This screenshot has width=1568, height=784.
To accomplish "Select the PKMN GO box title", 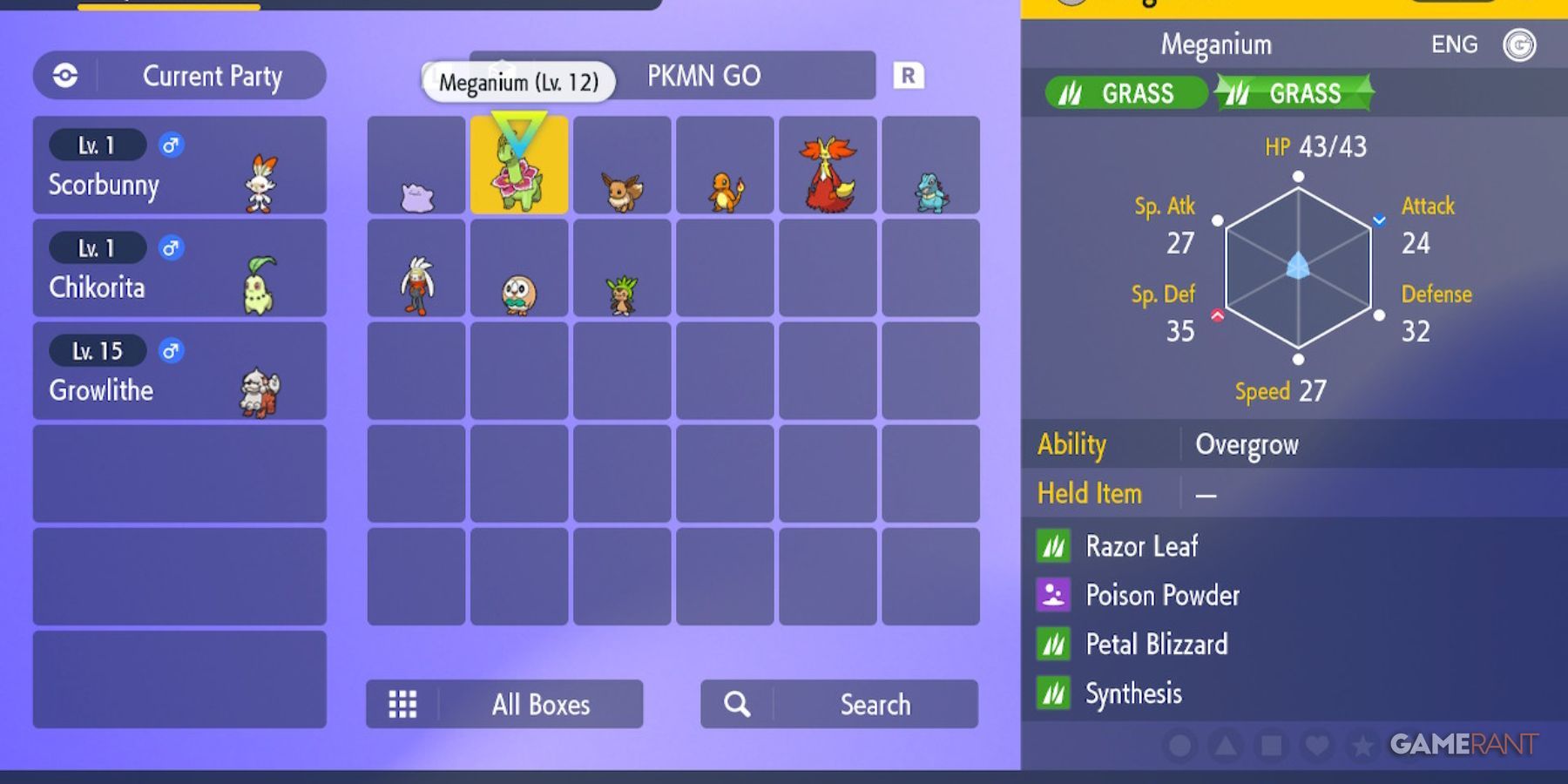I will click(x=706, y=77).
